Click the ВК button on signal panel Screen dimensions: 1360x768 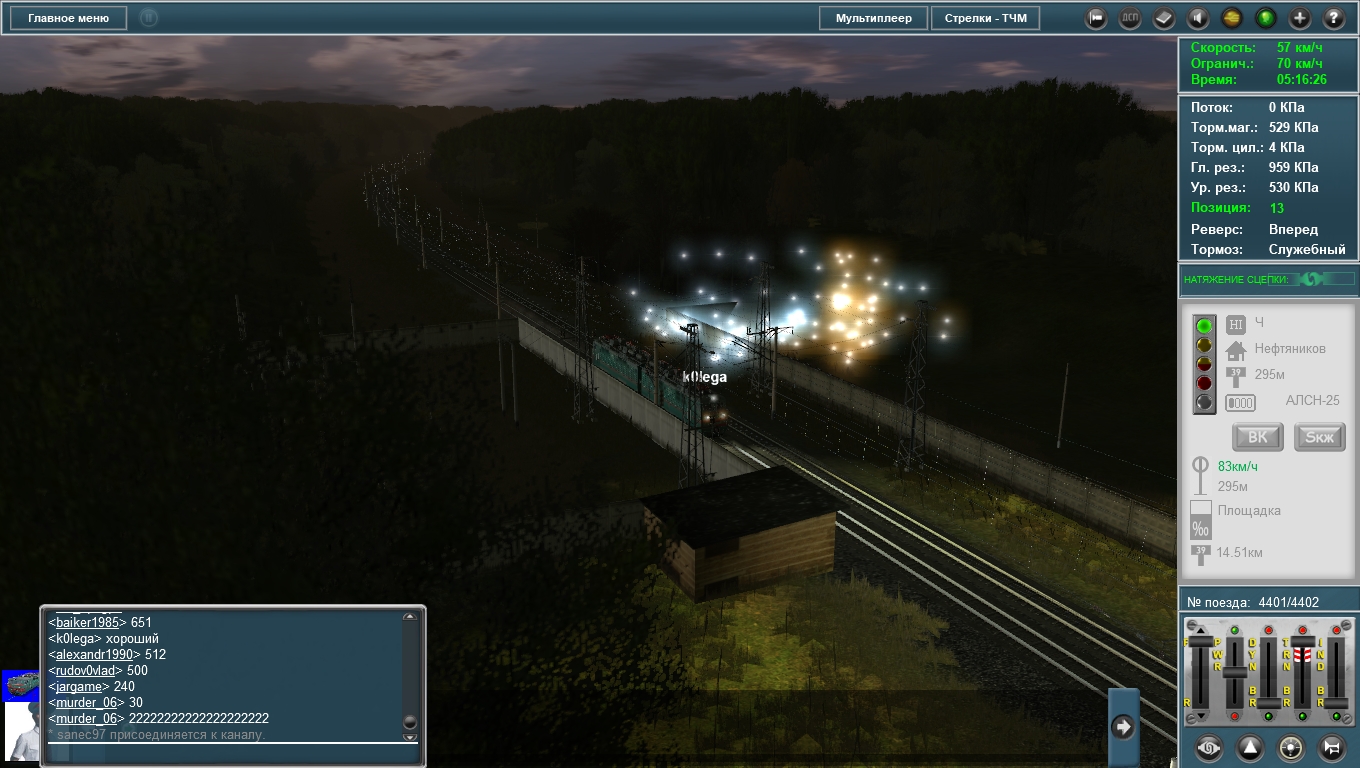[x=1257, y=437]
